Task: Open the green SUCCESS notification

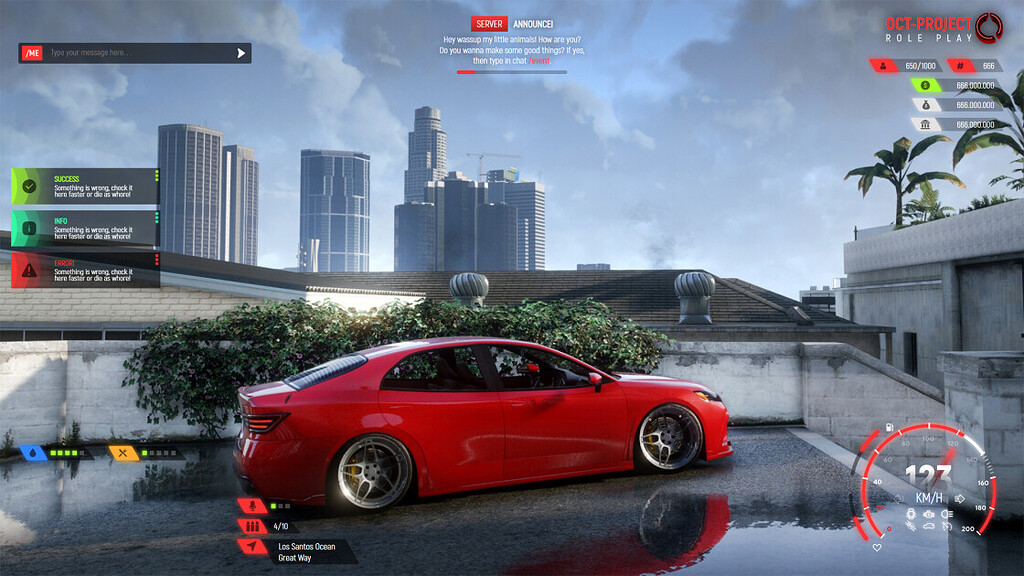Action: tap(85, 186)
